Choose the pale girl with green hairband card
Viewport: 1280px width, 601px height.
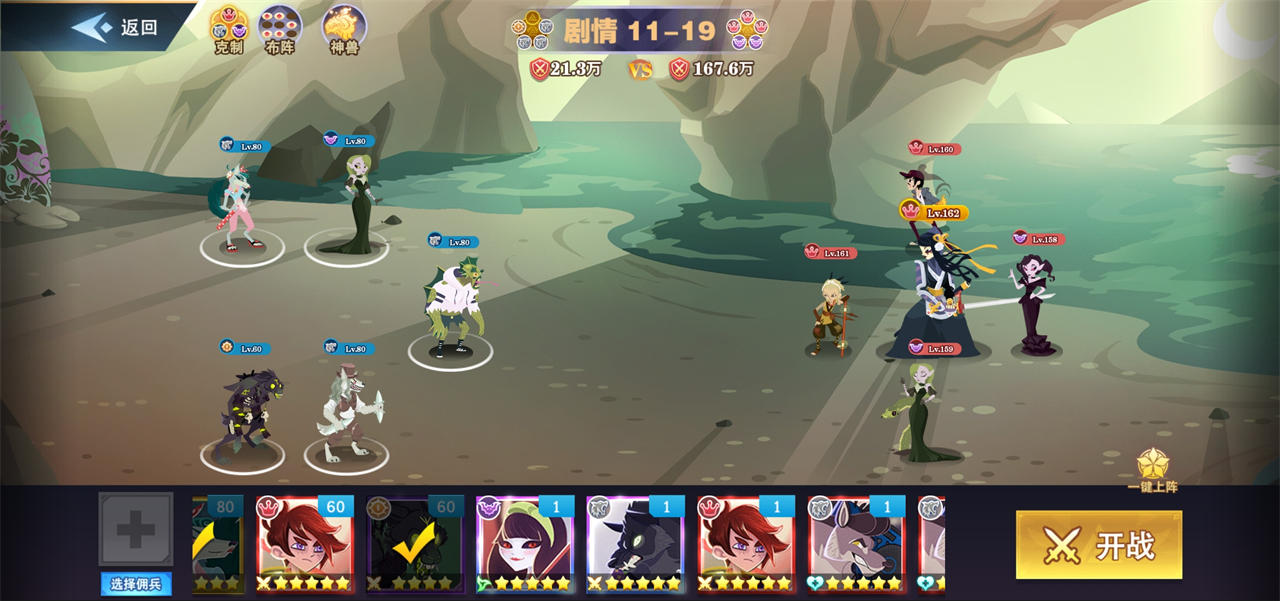[x=524, y=542]
